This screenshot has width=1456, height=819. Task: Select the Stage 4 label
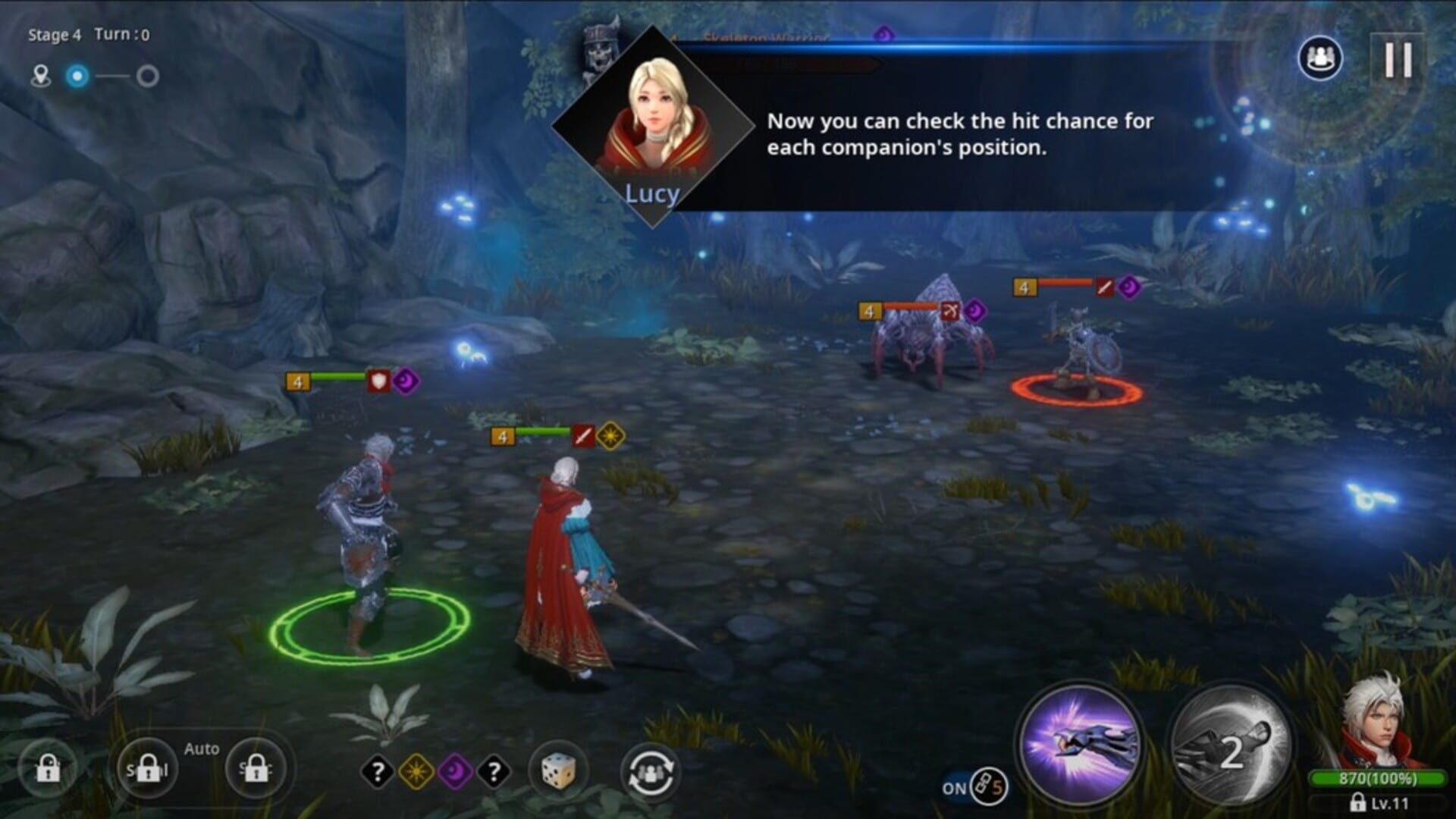click(52, 33)
